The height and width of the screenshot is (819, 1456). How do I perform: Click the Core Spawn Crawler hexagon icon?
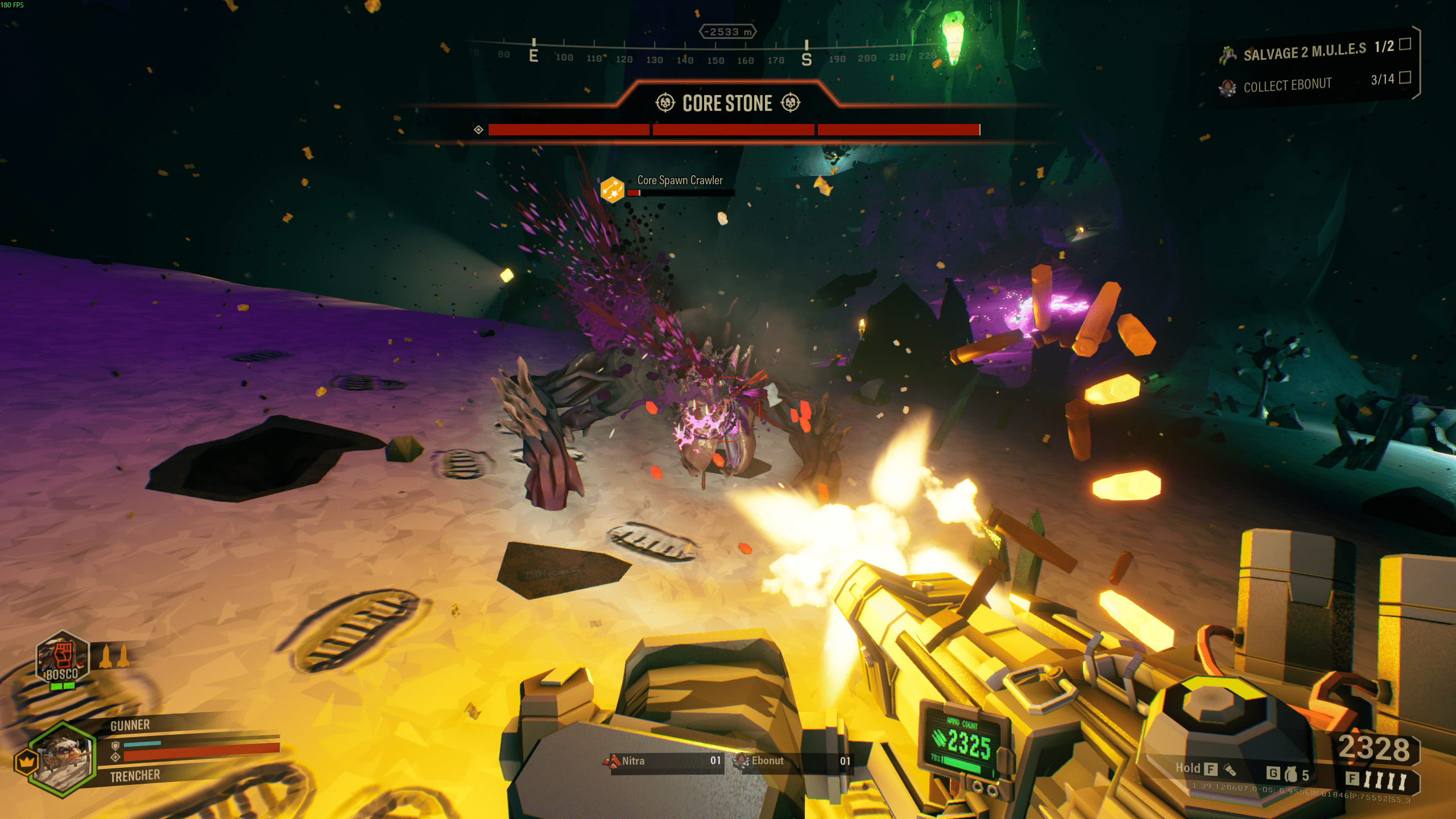(x=613, y=189)
